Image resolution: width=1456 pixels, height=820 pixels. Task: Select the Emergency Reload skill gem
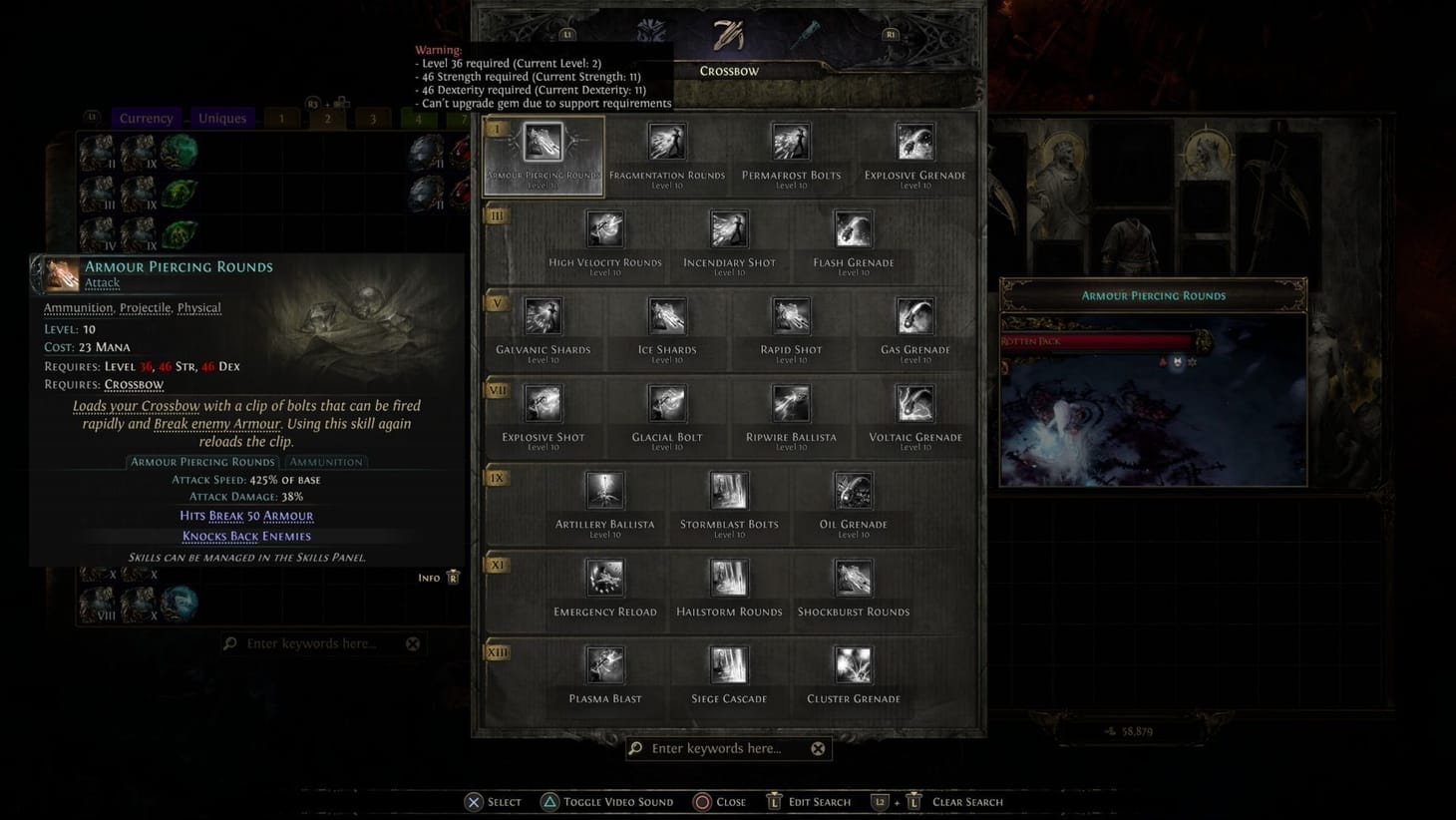click(x=604, y=578)
